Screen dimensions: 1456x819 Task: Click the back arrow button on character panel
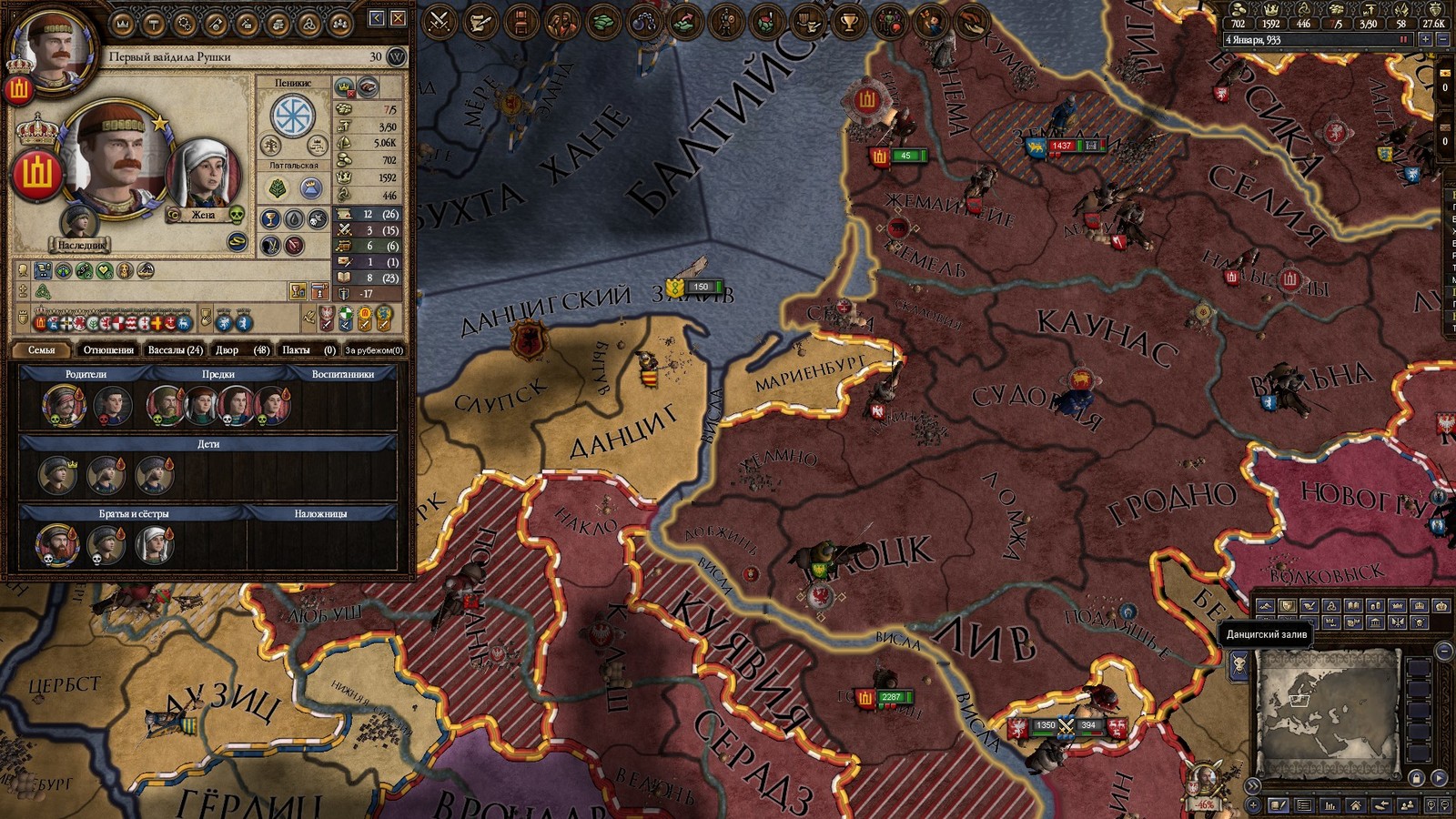pos(377,18)
